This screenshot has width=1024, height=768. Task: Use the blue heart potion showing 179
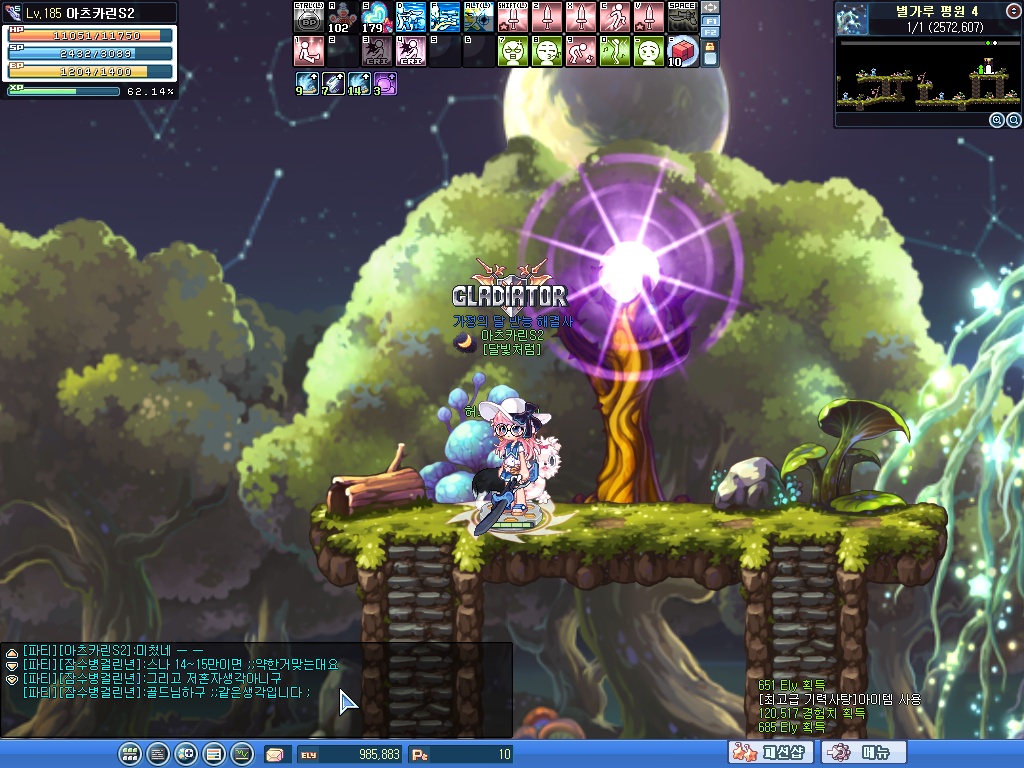(x=376, y=17)
